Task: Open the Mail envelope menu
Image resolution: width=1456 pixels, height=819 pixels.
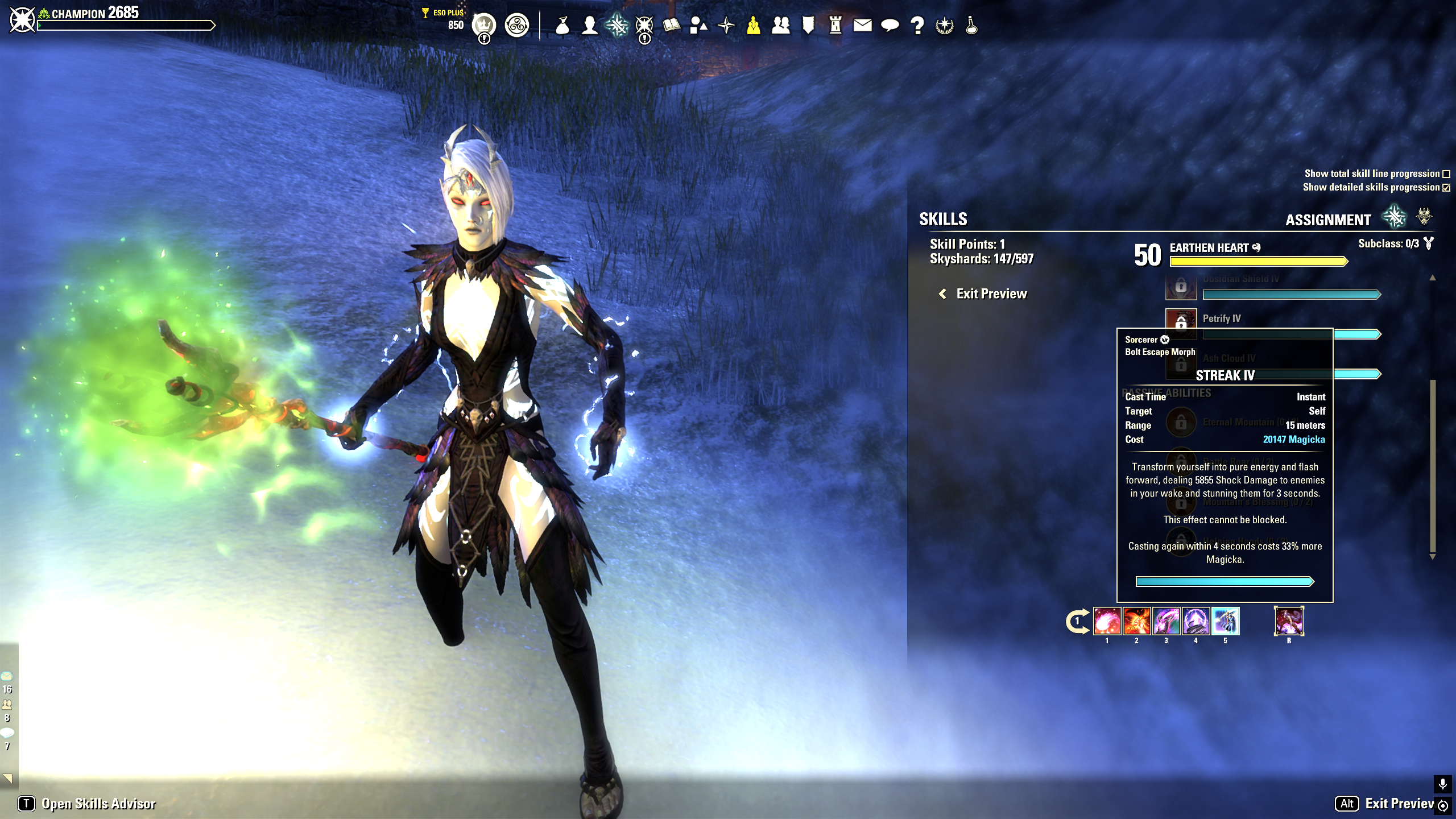Action: 862,26
